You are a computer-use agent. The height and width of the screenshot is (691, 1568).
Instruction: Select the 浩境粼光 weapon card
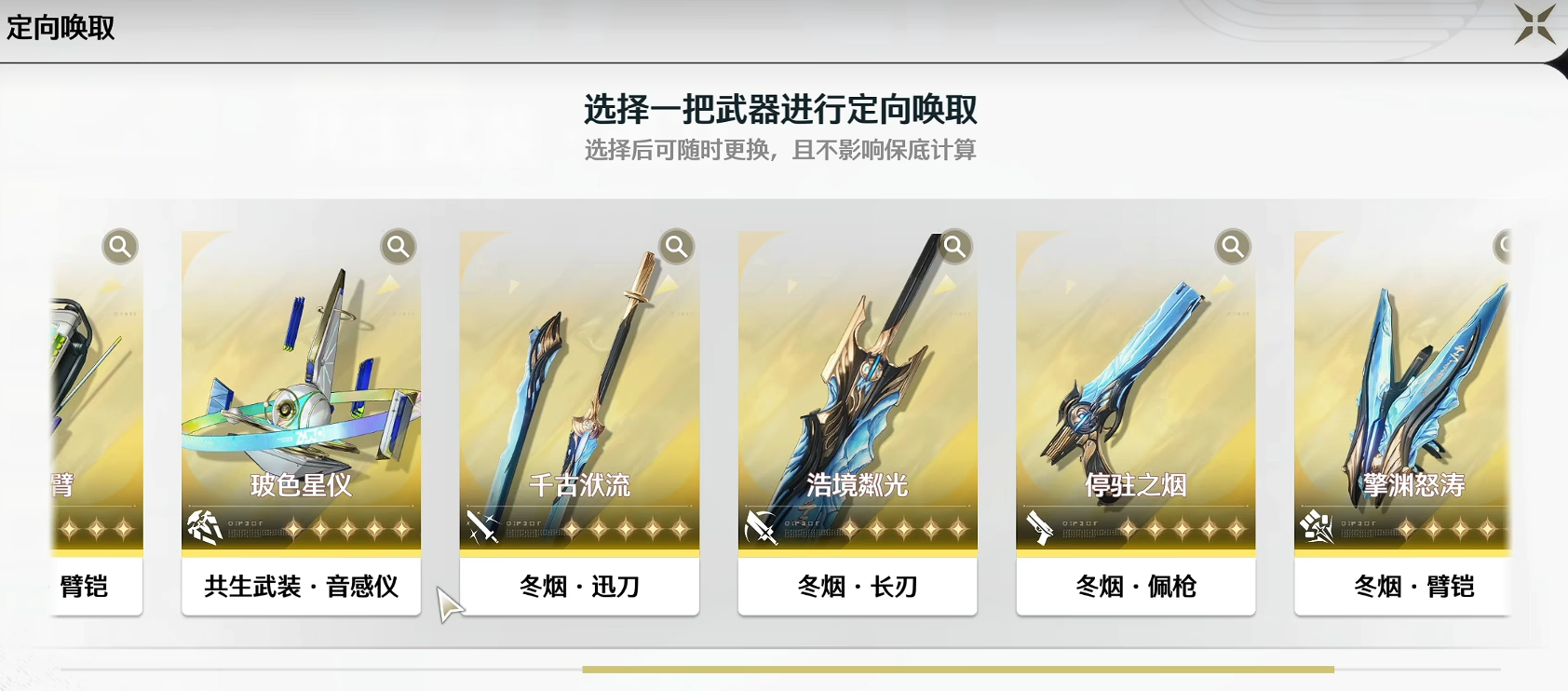pos(857,391)
